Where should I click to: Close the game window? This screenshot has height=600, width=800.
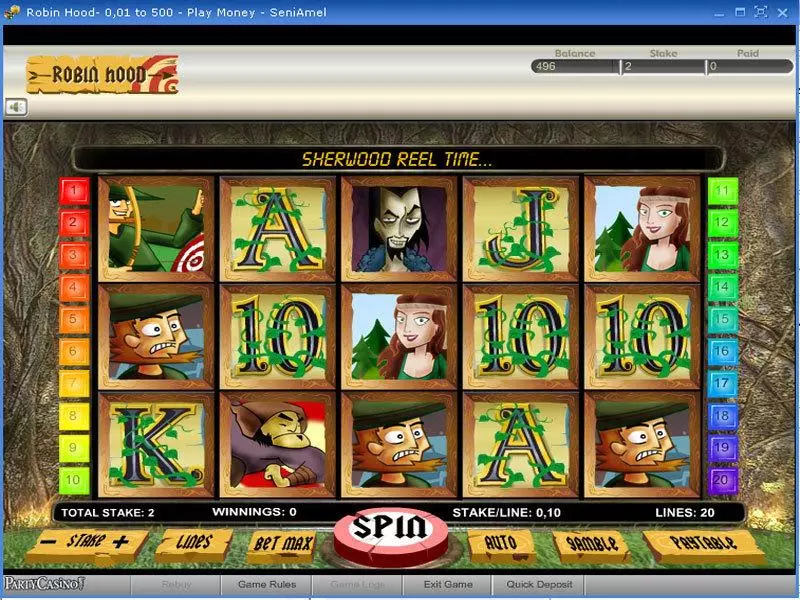tap(783, 12)
